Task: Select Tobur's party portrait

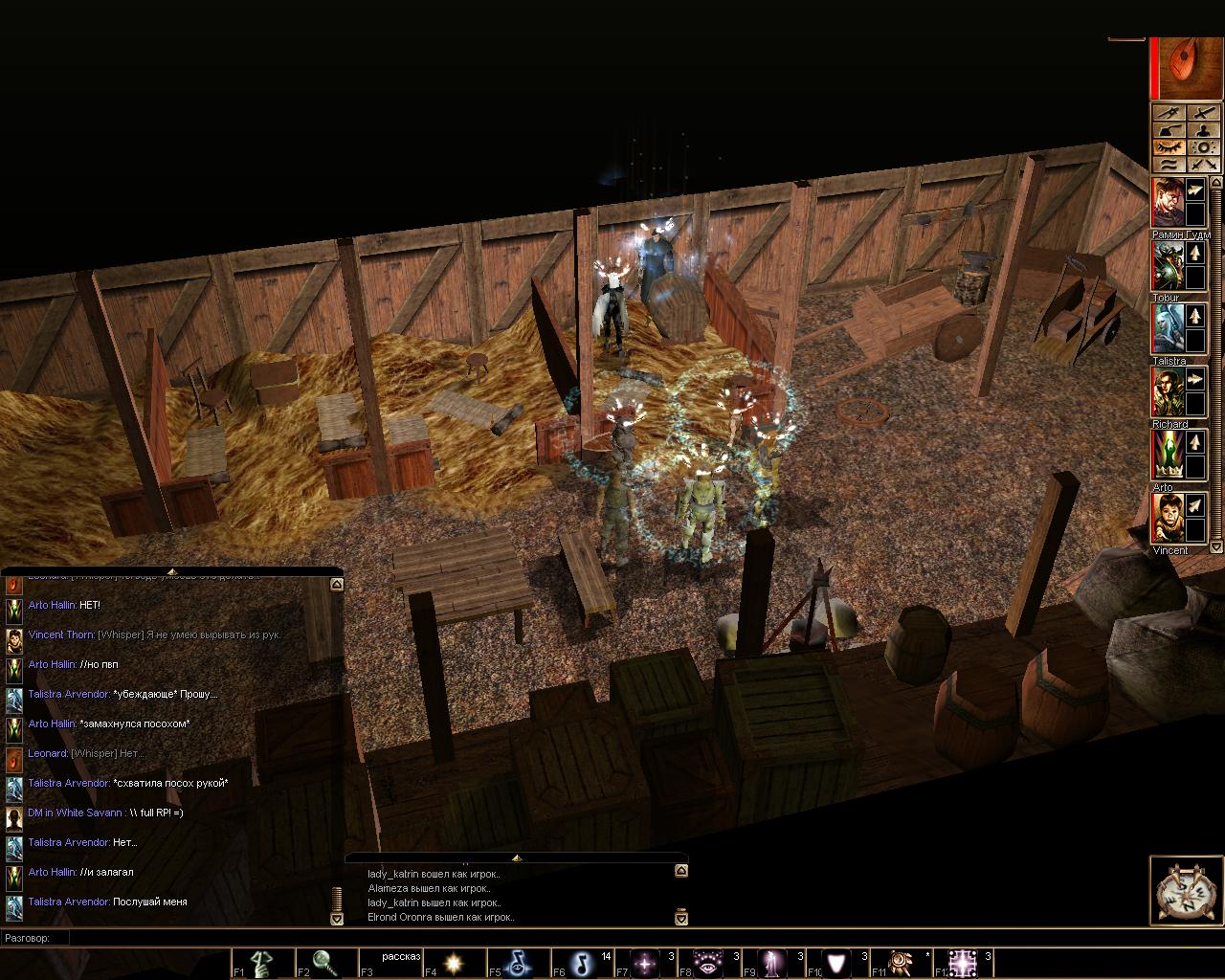Action: pyautogui.click(x=1168, y=266)
